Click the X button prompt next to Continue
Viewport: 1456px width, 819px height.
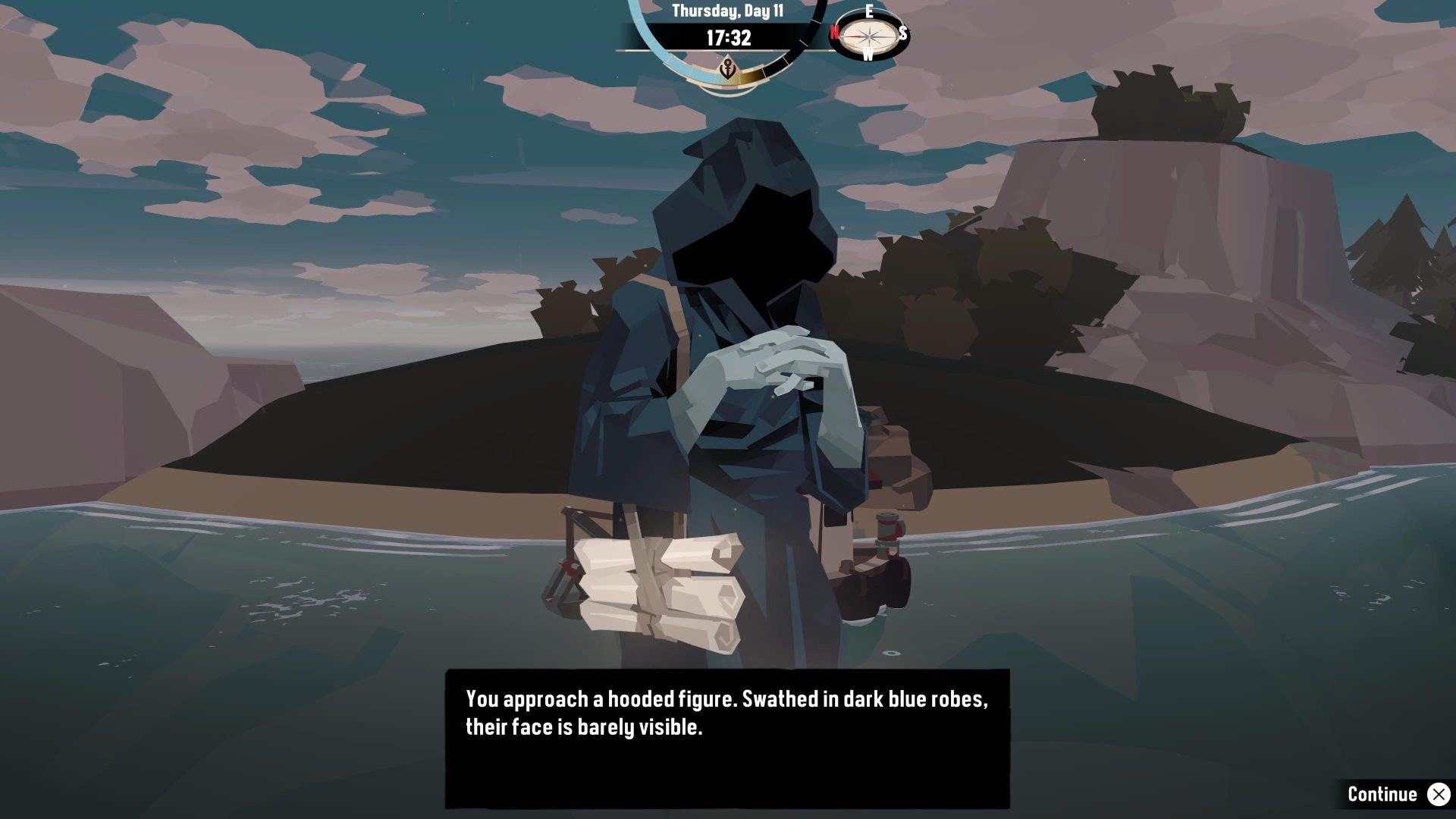coord(1439,795)
